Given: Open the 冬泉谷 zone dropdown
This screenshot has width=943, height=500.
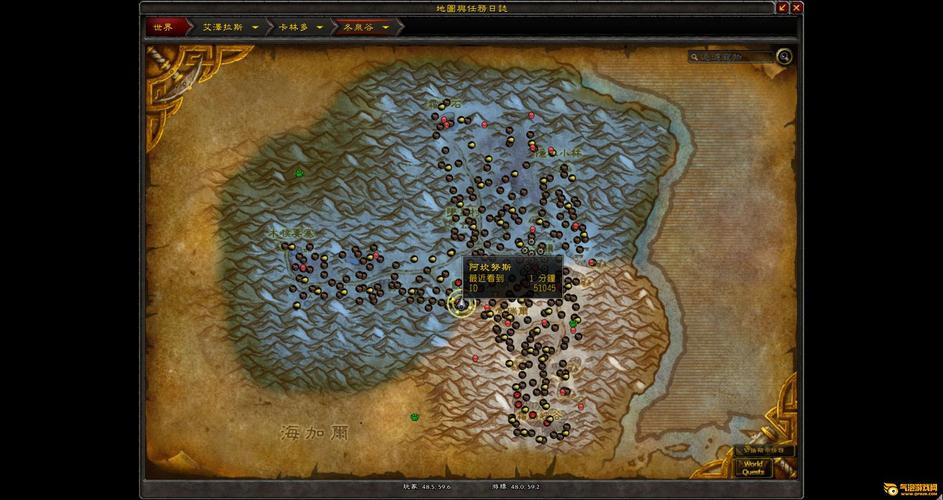Looking at the screenshot, I should coord(386,27).
